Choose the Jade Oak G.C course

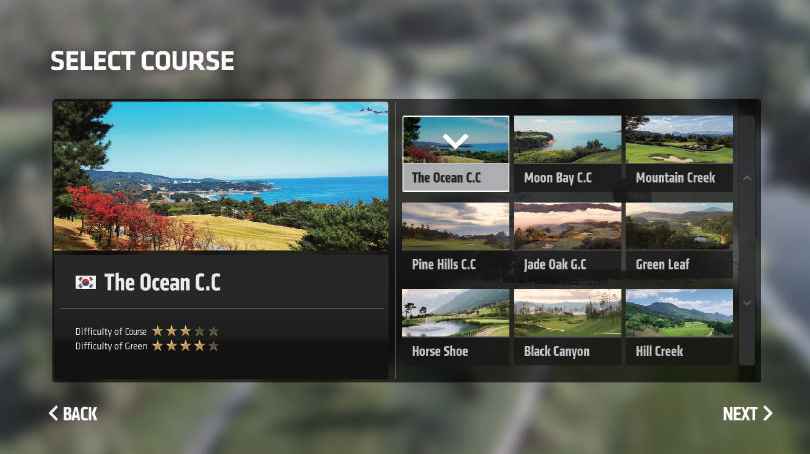tap(567, 240)
